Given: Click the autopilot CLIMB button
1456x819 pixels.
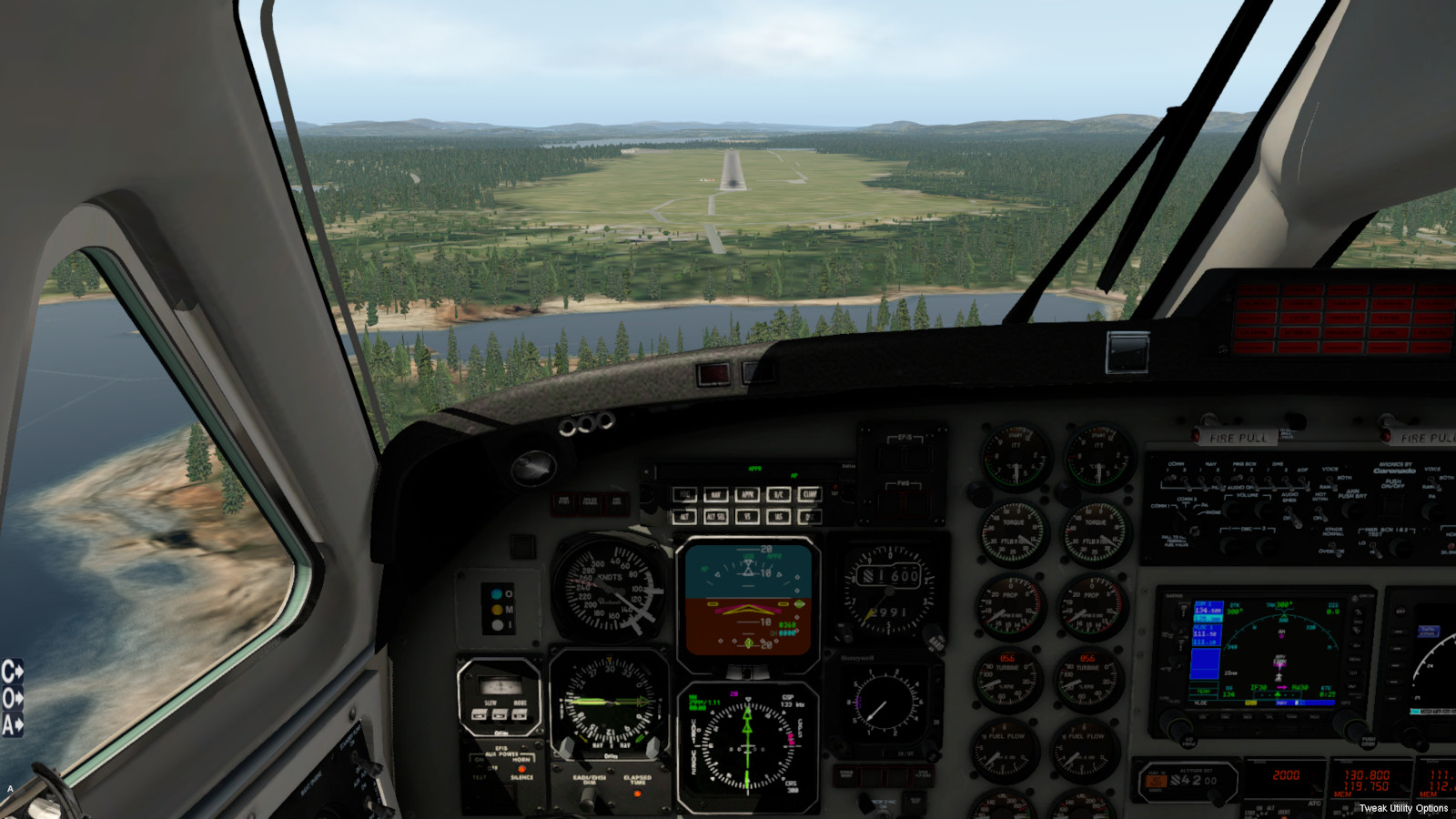Looking at the screenshot, I should click(809, 495).
